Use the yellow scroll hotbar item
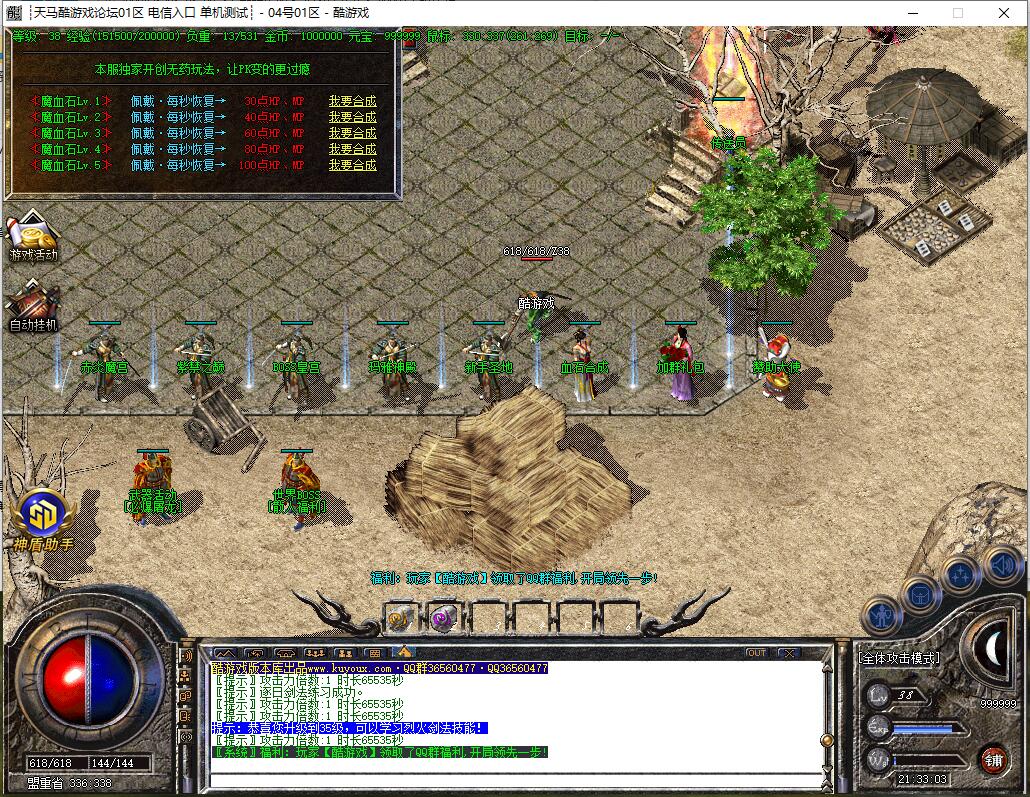The image size is (1030, 797). pos(399,618)
